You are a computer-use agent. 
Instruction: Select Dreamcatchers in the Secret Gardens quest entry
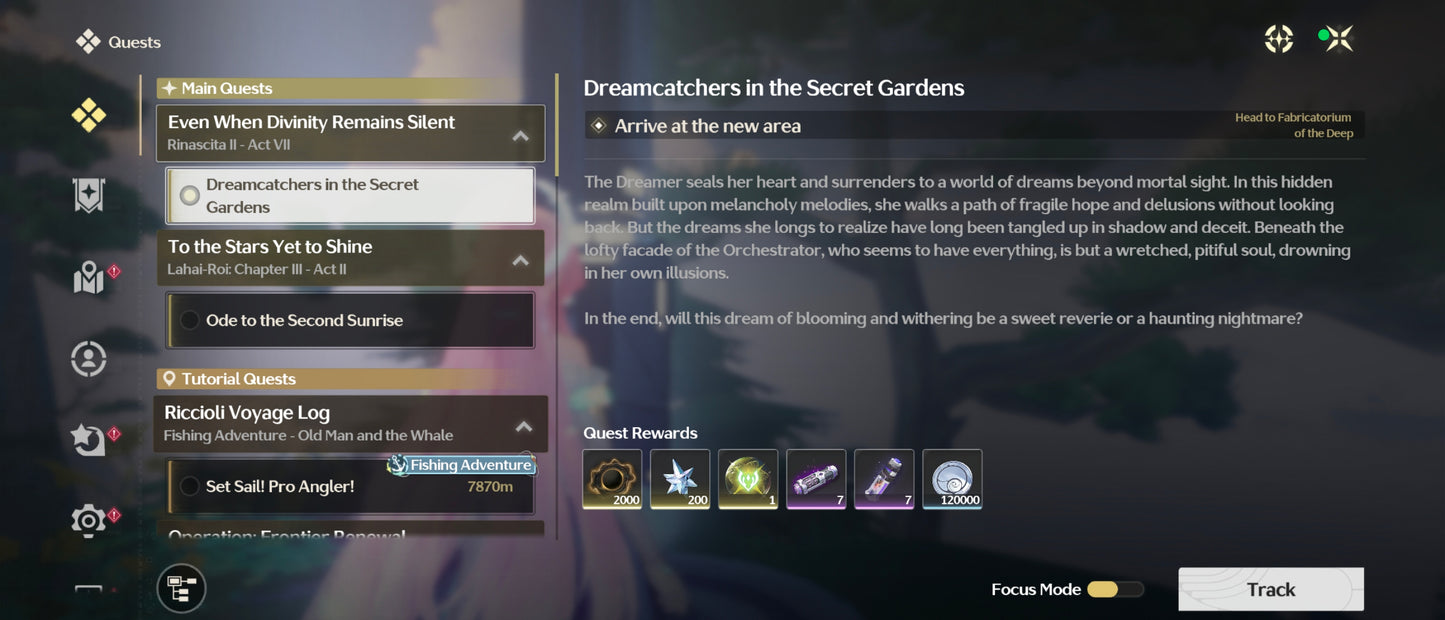click(x=349, y=196)
